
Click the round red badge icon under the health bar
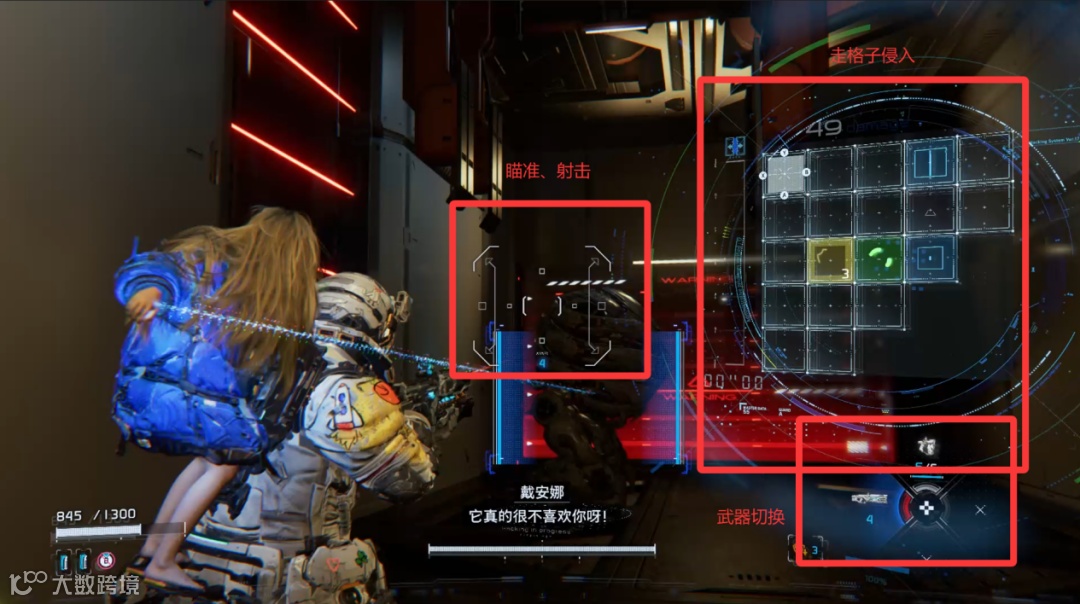pos(107,559)
